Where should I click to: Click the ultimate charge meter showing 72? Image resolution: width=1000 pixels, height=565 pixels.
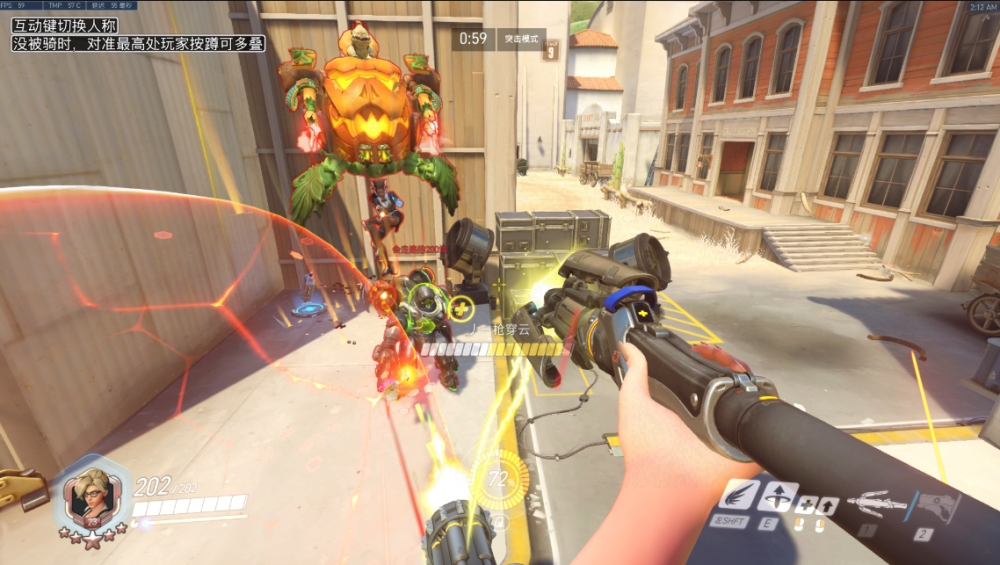tap(499, 481)
